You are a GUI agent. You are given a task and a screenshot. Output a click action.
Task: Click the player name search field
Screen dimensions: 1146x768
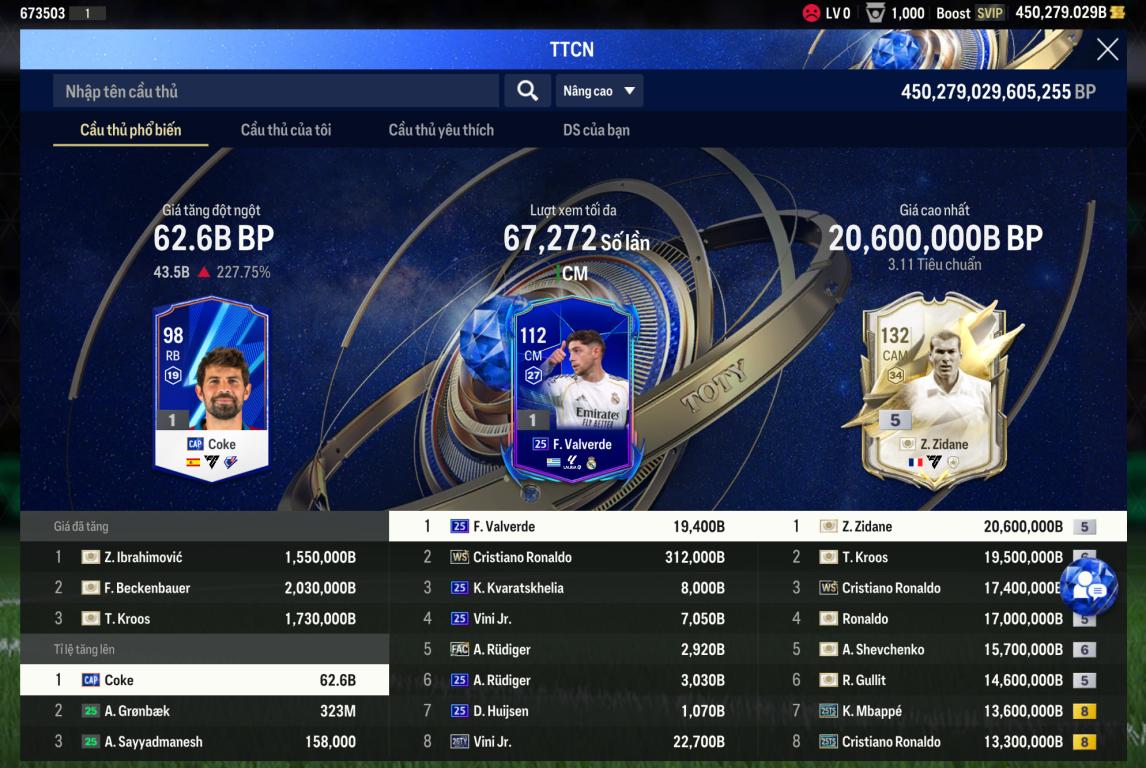pos(275,91)
